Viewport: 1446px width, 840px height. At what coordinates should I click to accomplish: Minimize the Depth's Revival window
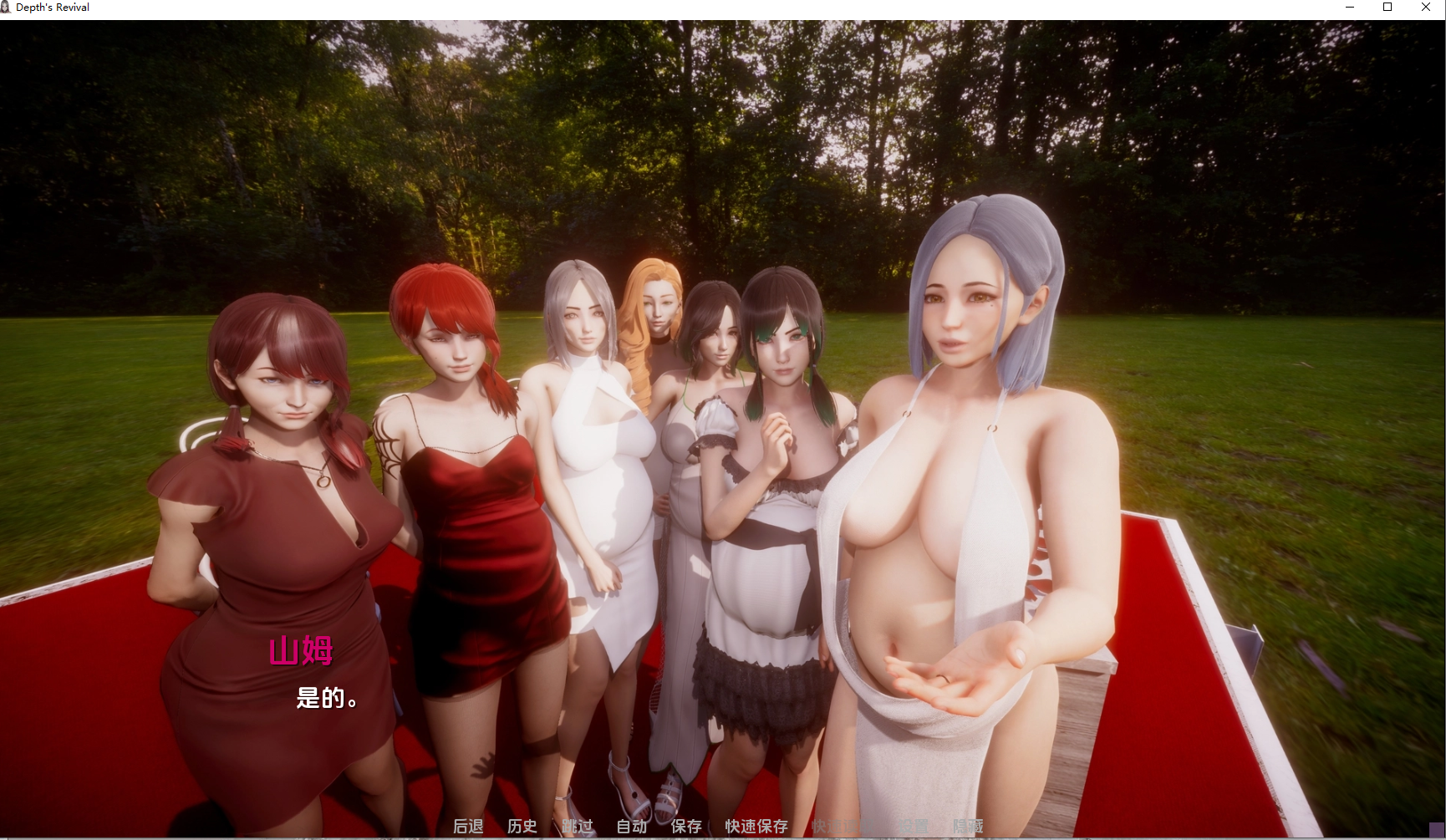(x=1349, y=7)
